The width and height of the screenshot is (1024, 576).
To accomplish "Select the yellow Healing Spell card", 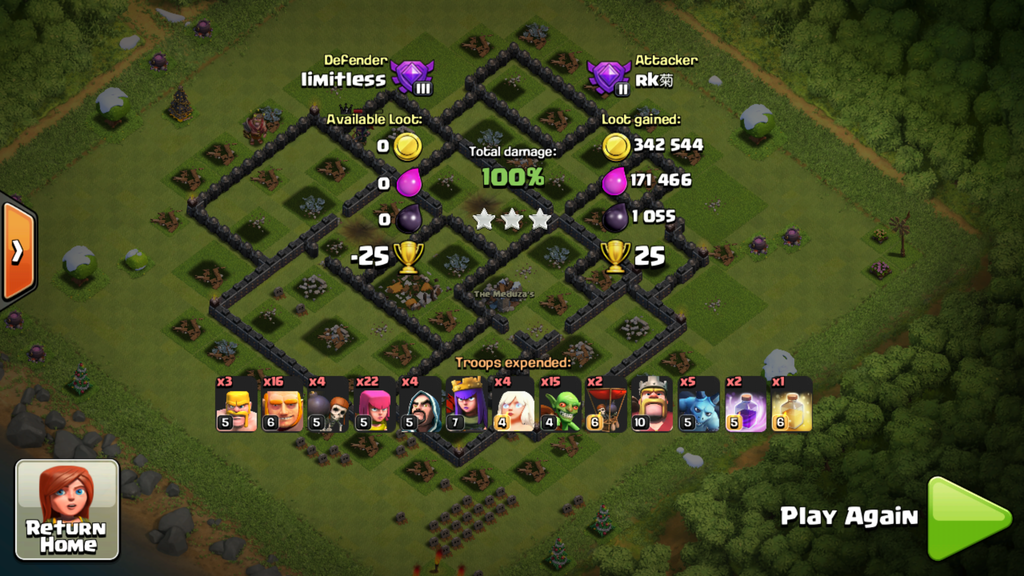I will click(x=791, y=405).
